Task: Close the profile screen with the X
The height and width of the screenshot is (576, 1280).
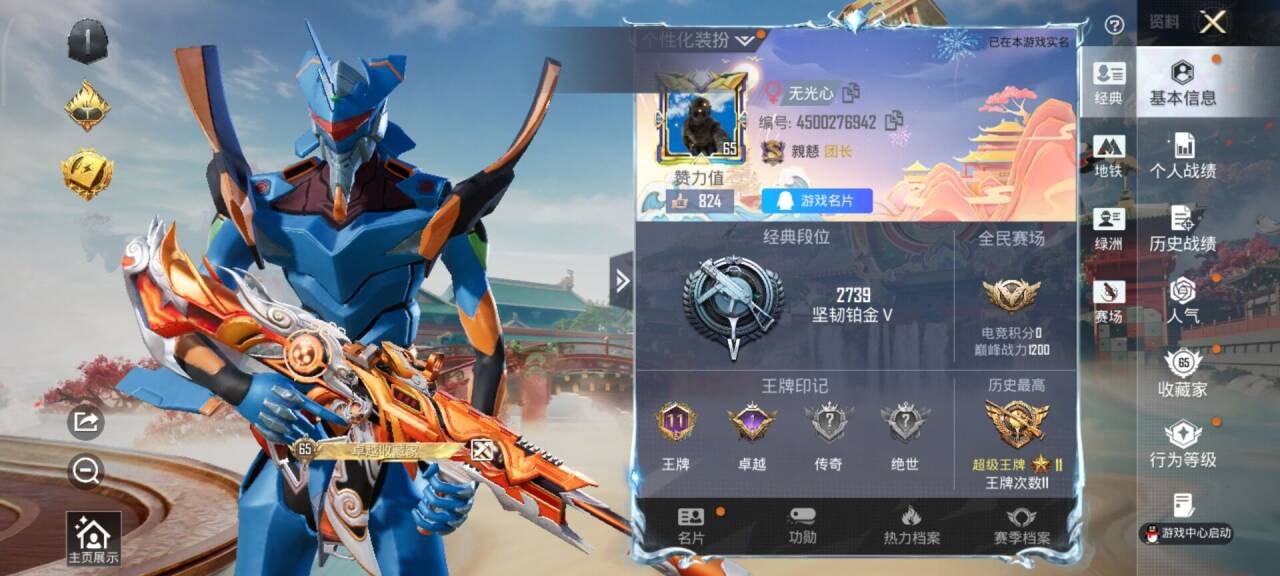Action: click(x=1213, y=22)
